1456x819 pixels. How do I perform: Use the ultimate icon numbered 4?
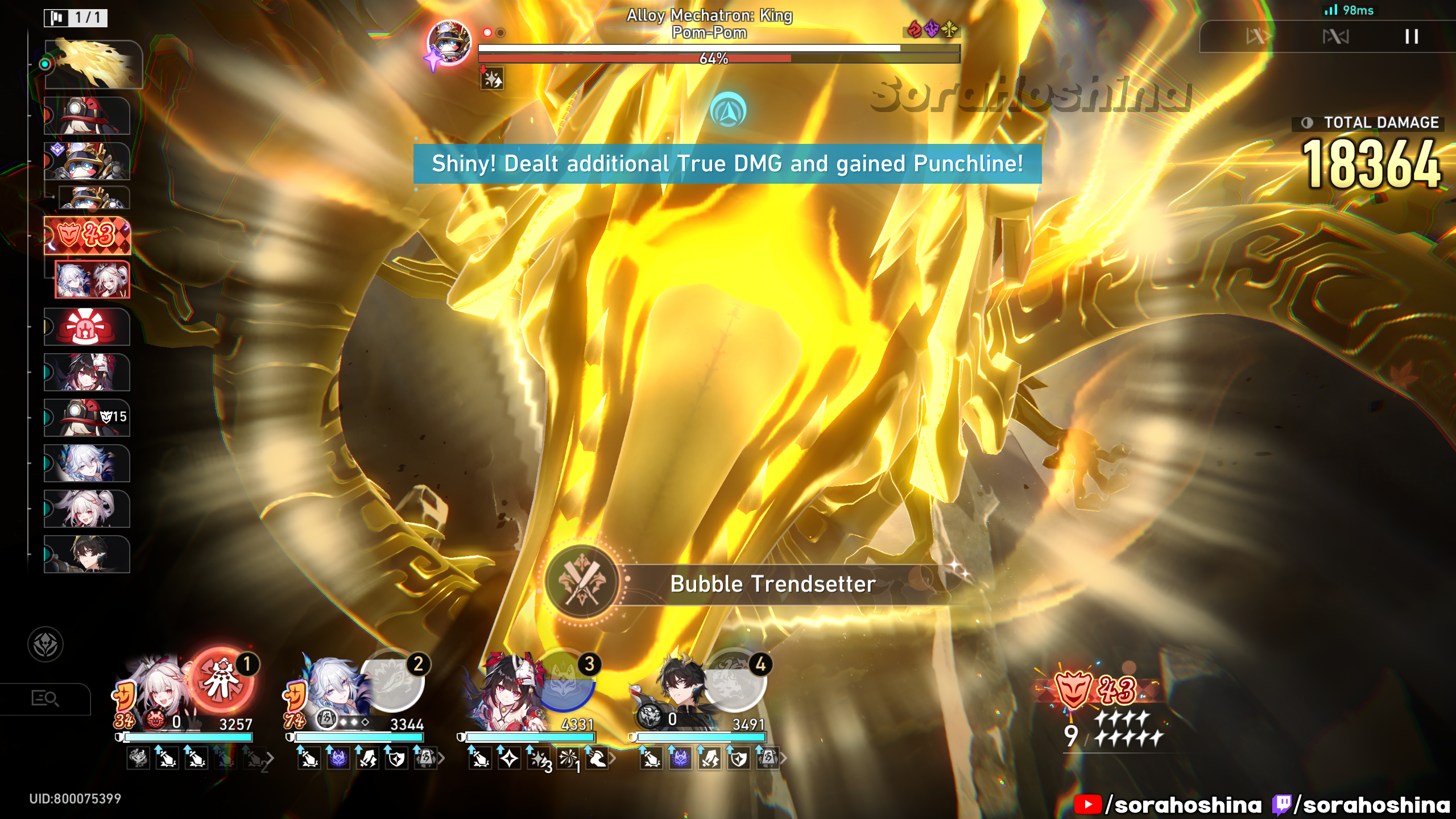(x=735, y=681)
